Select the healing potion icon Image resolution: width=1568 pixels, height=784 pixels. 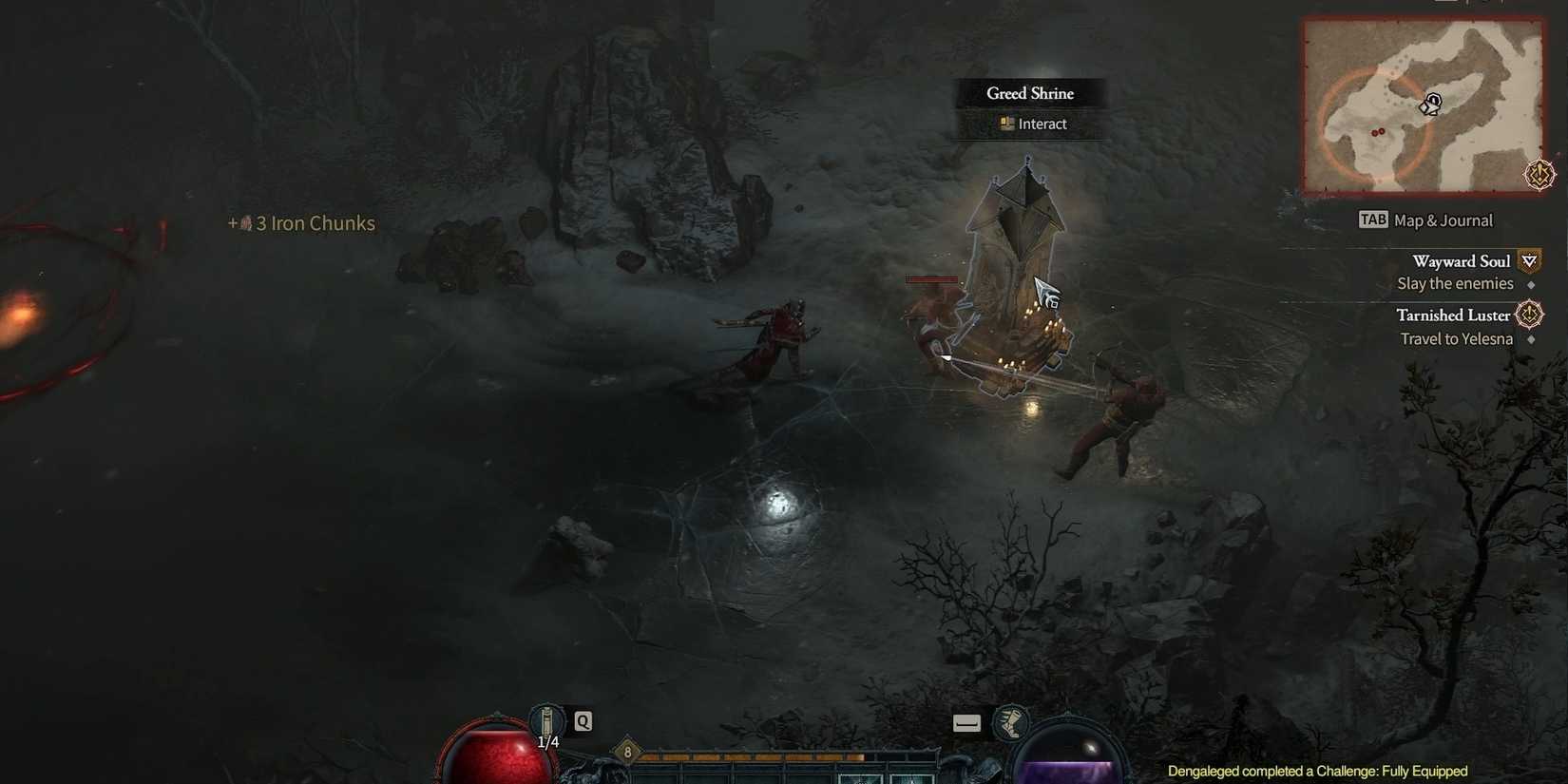(x=546, y=722)
